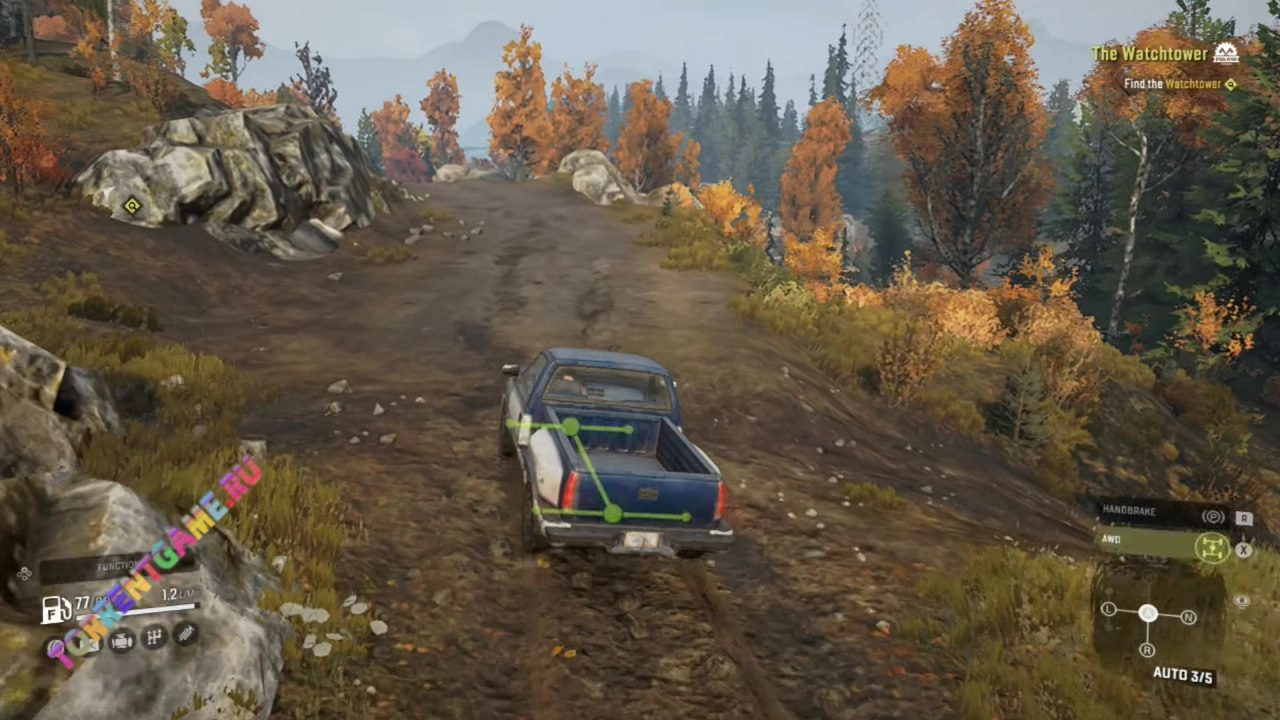
Task: Click the green AWD drivetrain icon
Action: (1212, 546)
